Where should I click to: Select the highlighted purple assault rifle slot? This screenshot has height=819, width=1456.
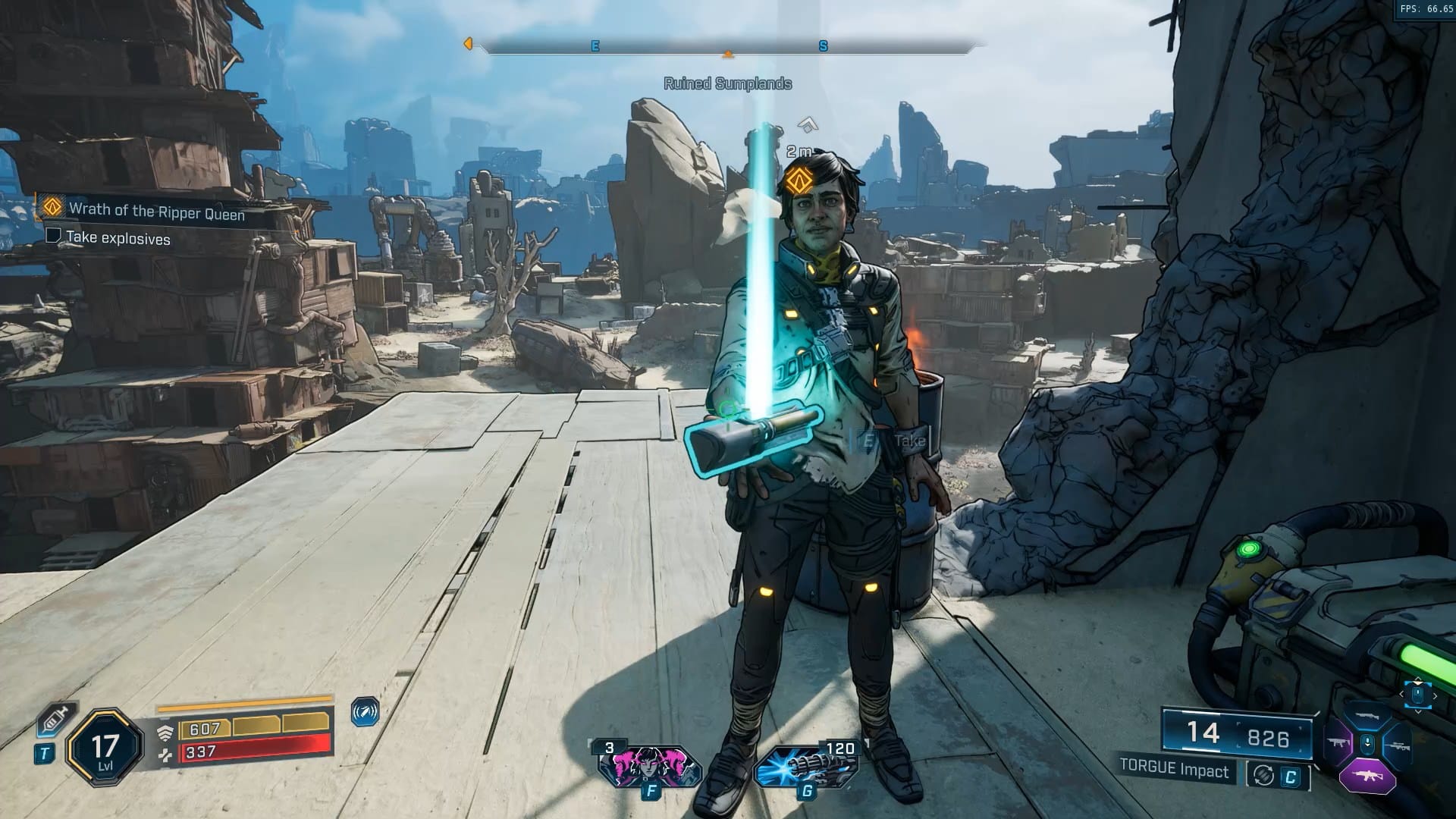tap(1367, 777)
